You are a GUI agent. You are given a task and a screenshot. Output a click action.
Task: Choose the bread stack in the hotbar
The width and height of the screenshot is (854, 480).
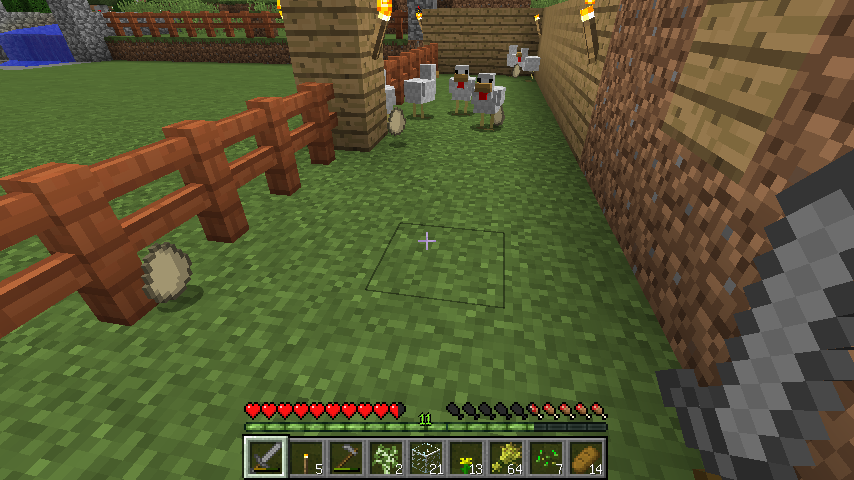(586, 457)
